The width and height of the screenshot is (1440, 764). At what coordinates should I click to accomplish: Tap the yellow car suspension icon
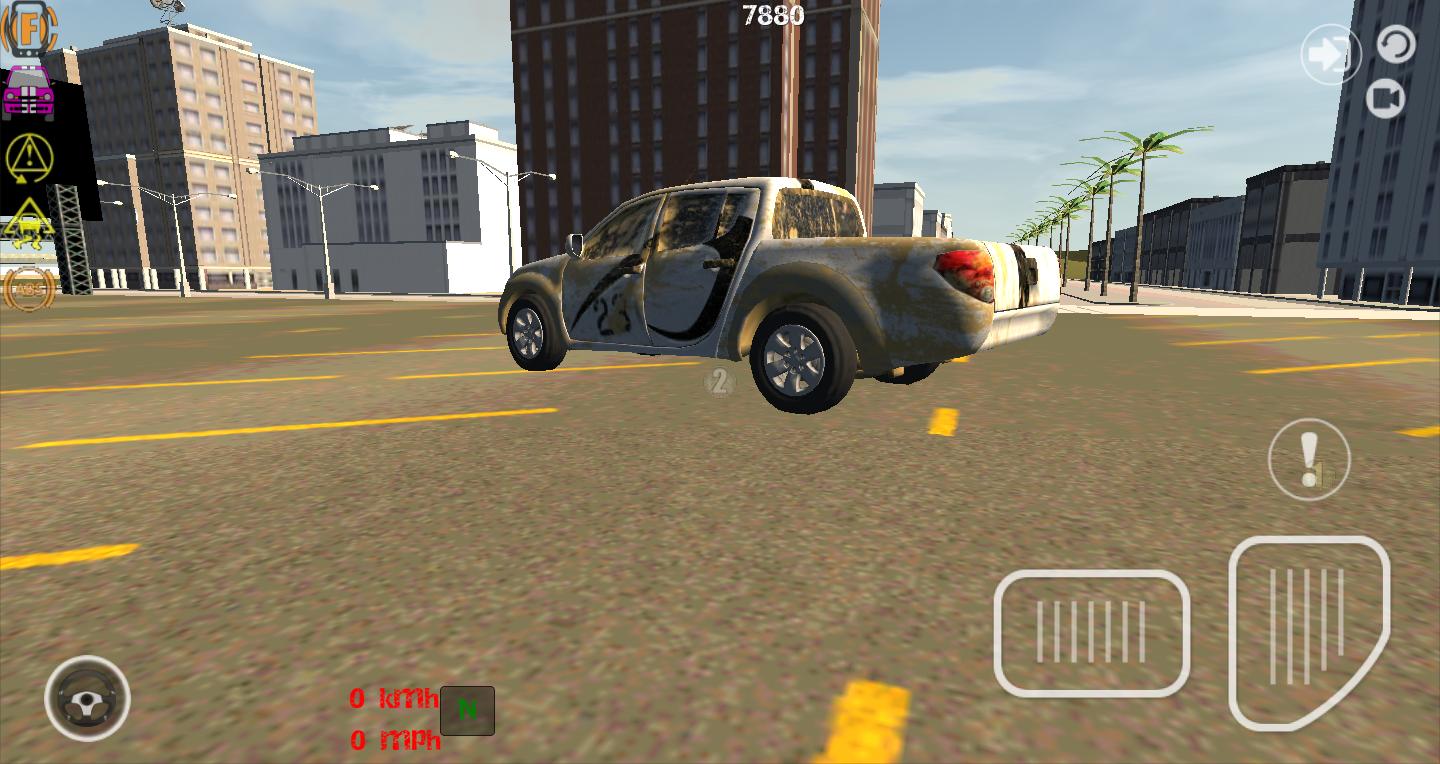[30, 225]
